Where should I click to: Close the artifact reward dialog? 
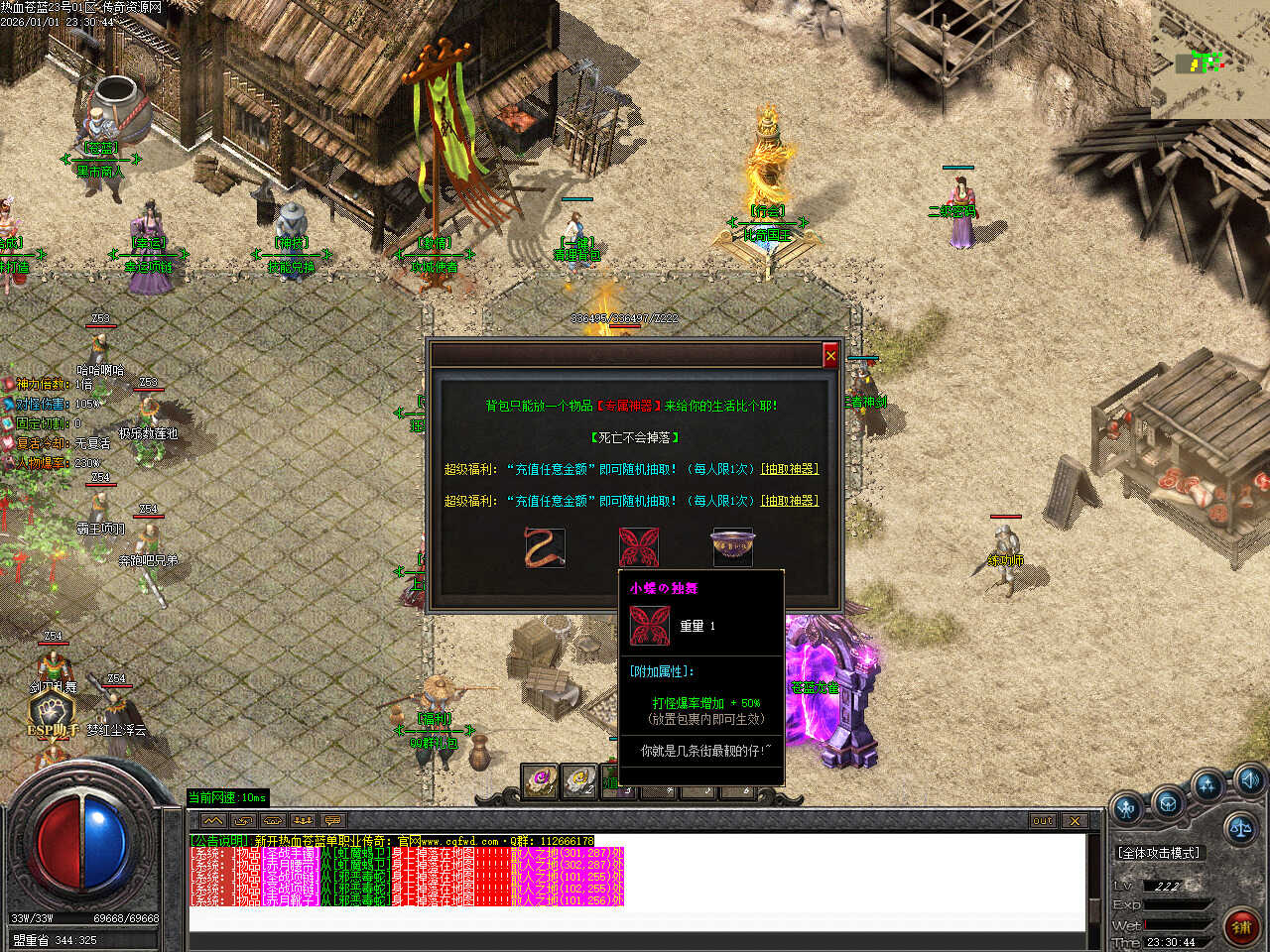coord(830,355)
